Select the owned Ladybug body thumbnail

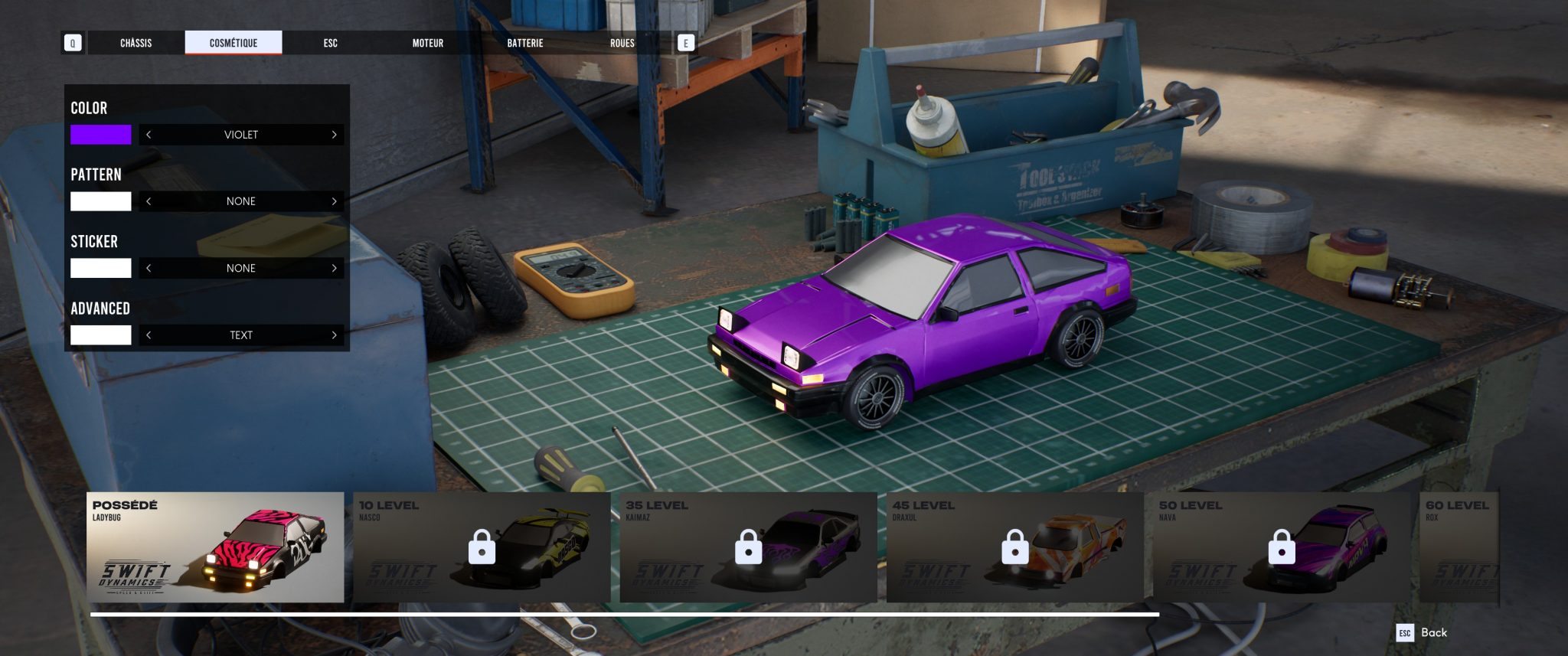pyautogui.click(x=215, y=547)
